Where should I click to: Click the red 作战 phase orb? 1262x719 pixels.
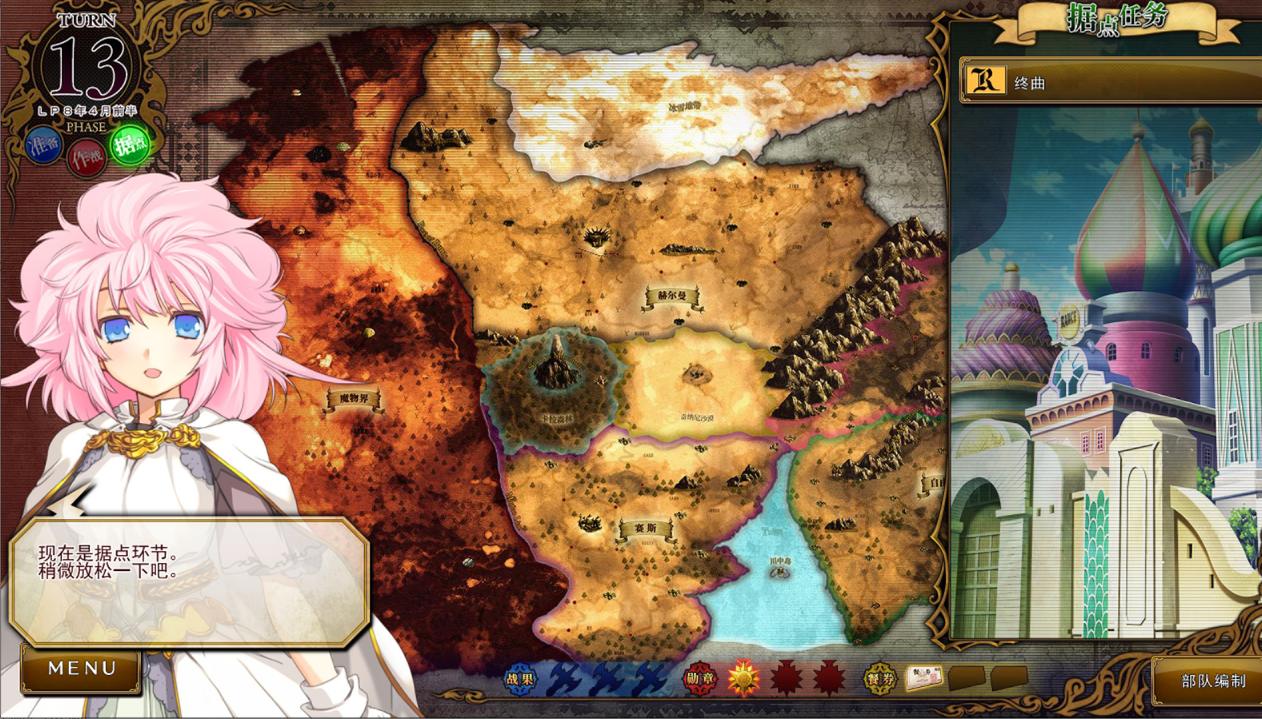coord(86,158)
